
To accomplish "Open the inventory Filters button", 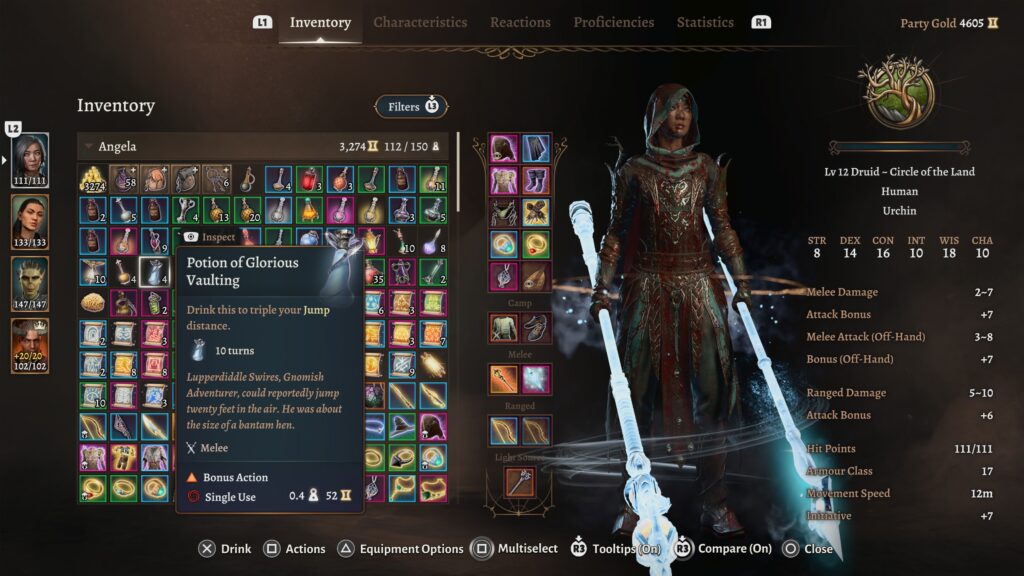I will pos(411,106).
